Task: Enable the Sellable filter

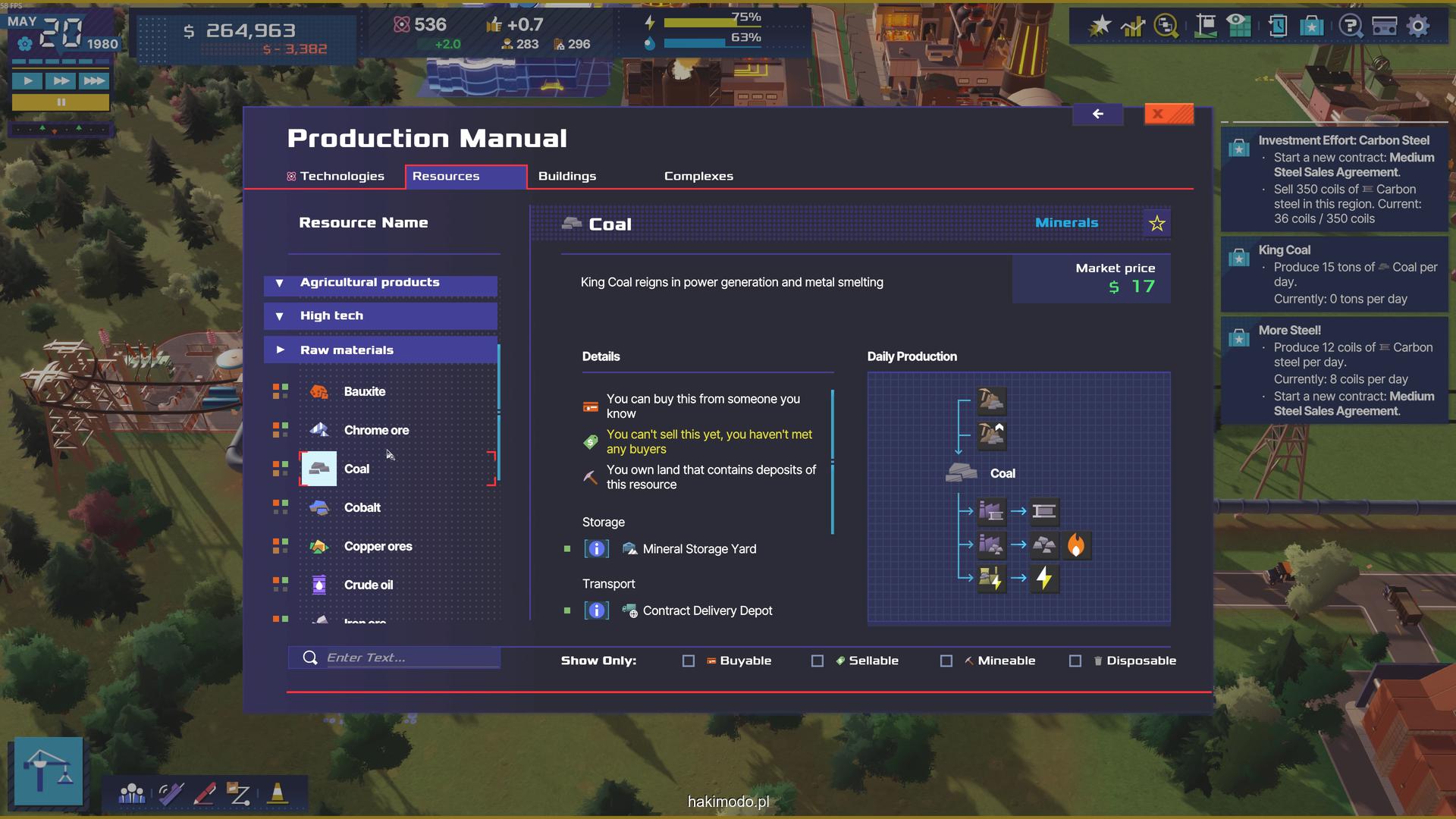Action: click(817, 661)
